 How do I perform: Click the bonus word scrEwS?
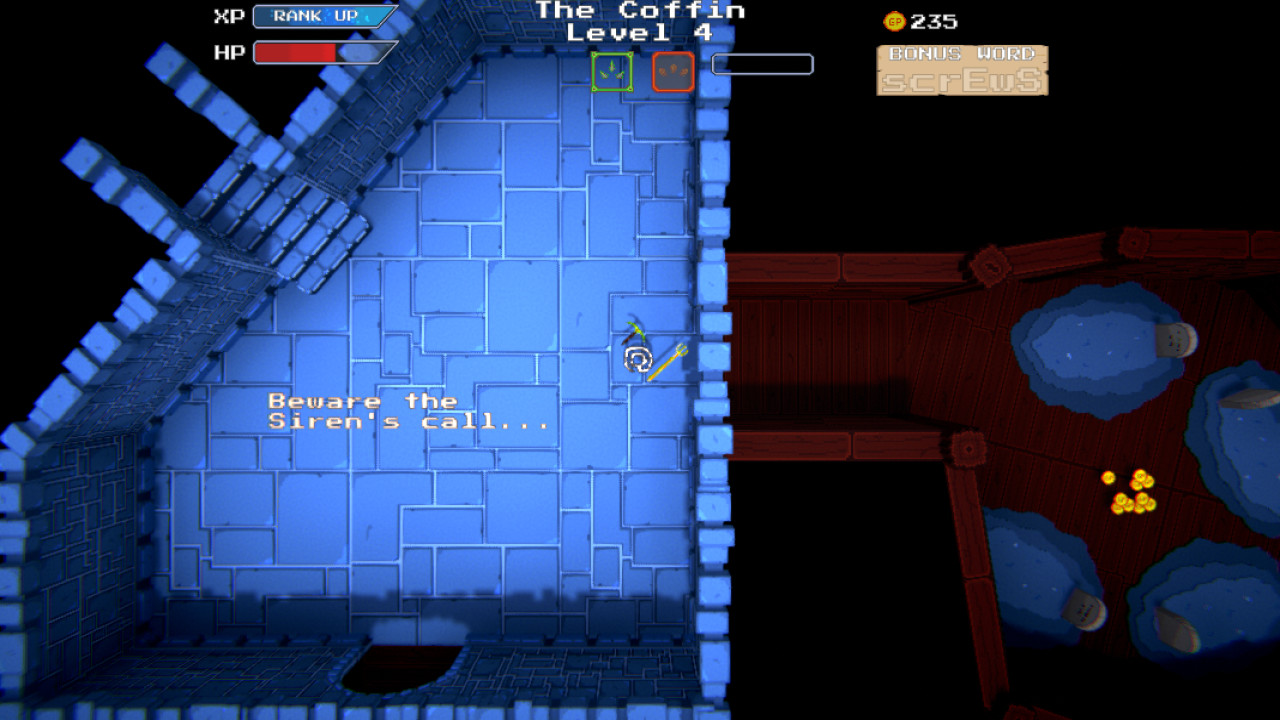pos(962,82)
